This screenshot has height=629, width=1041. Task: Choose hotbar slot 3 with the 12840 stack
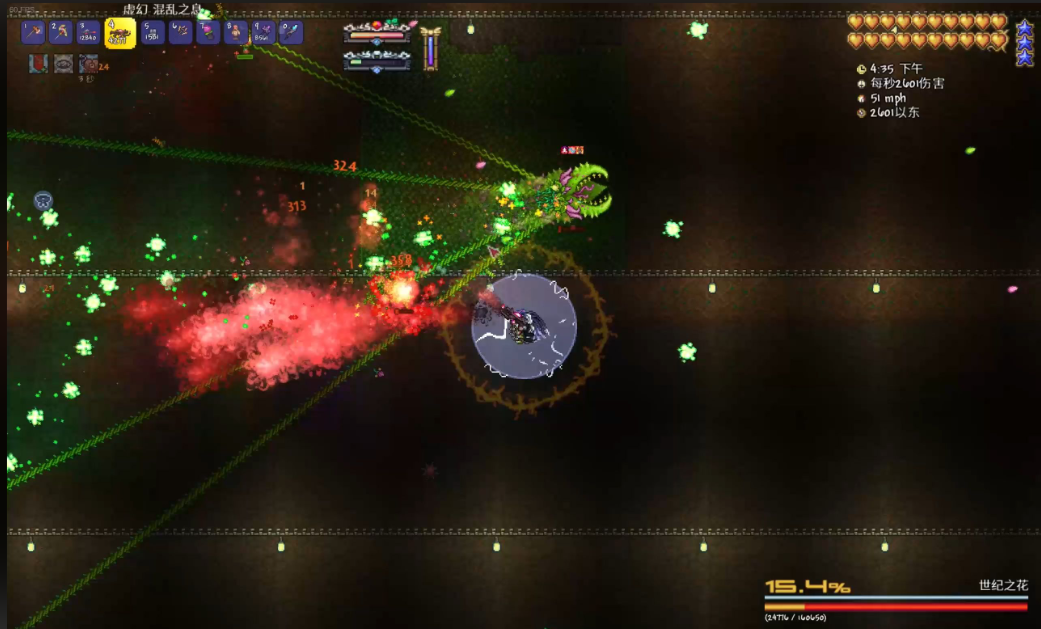pos(90,33)
